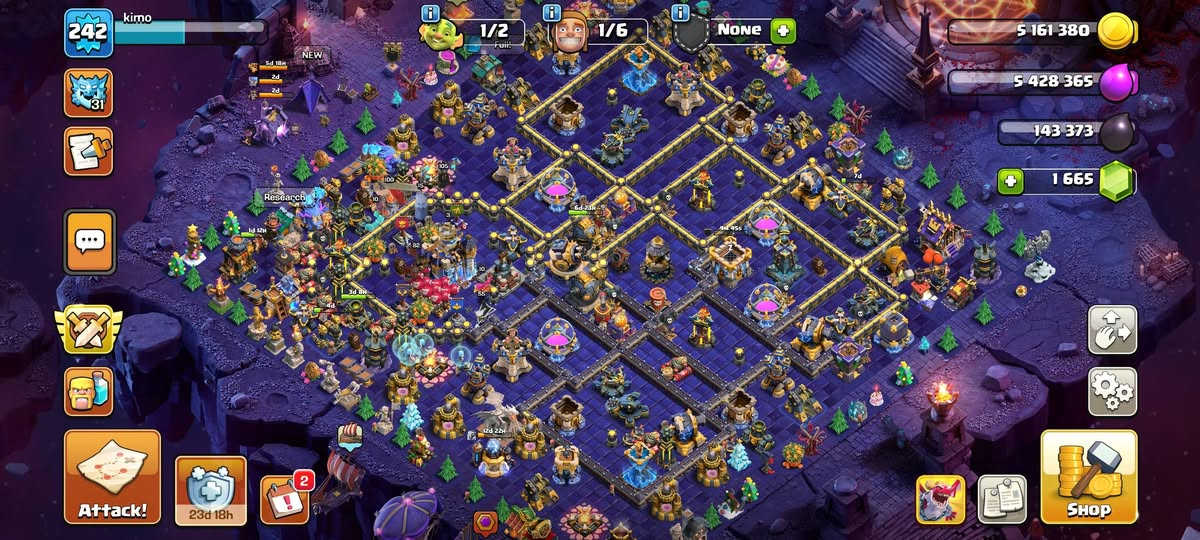Viewport: 1200px width, 540px height.
Task: Tap the pink elixir resource bar
Action: click(1040, 82)
